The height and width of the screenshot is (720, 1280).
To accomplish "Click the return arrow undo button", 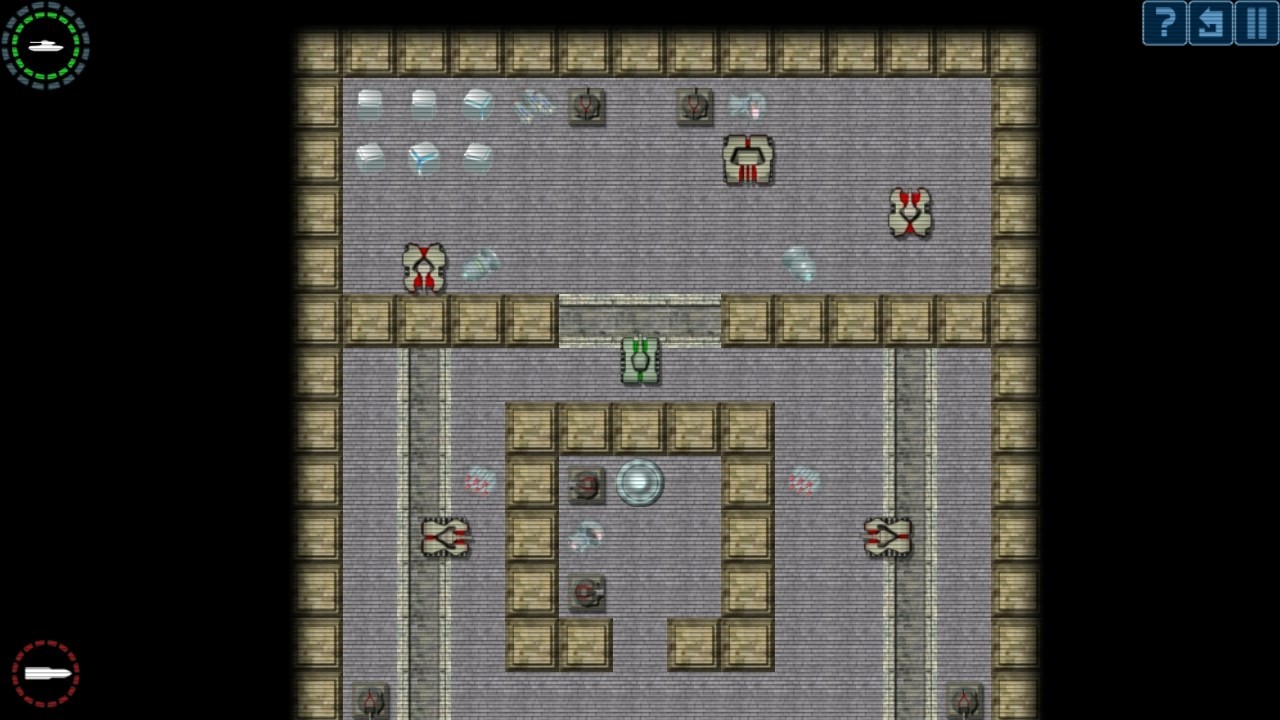I will coord(1210,23).
